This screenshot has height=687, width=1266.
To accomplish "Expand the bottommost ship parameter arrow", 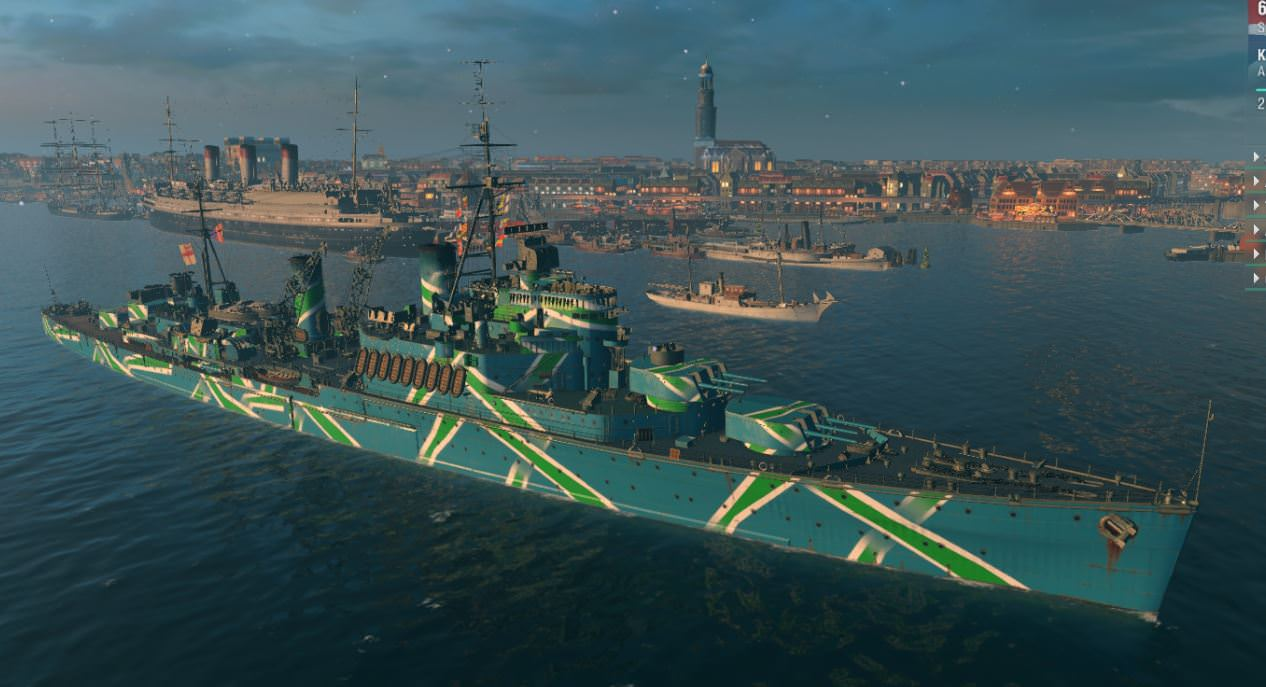I will coord(1257,277).
